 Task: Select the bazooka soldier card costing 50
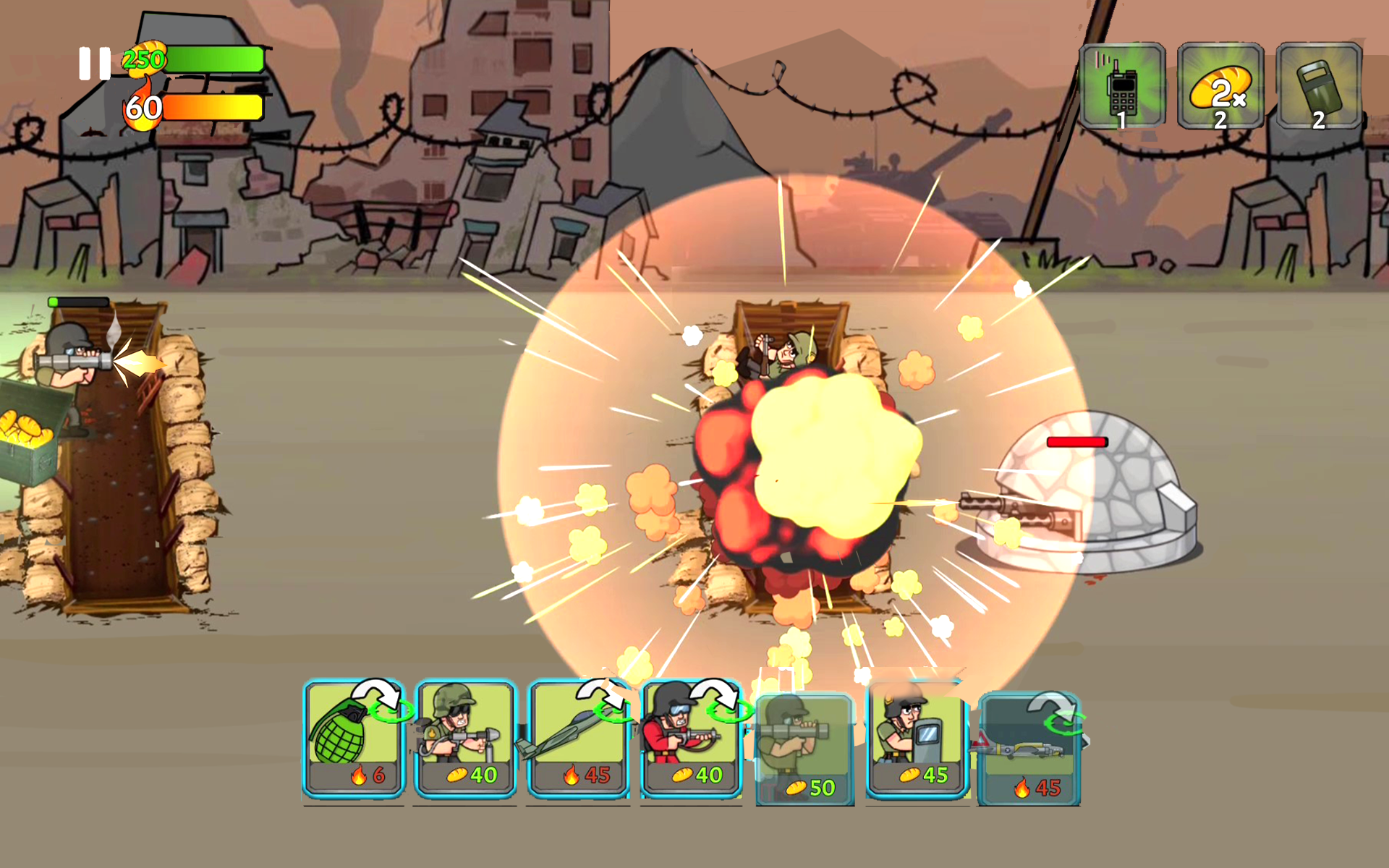click(x=804, y=749)
